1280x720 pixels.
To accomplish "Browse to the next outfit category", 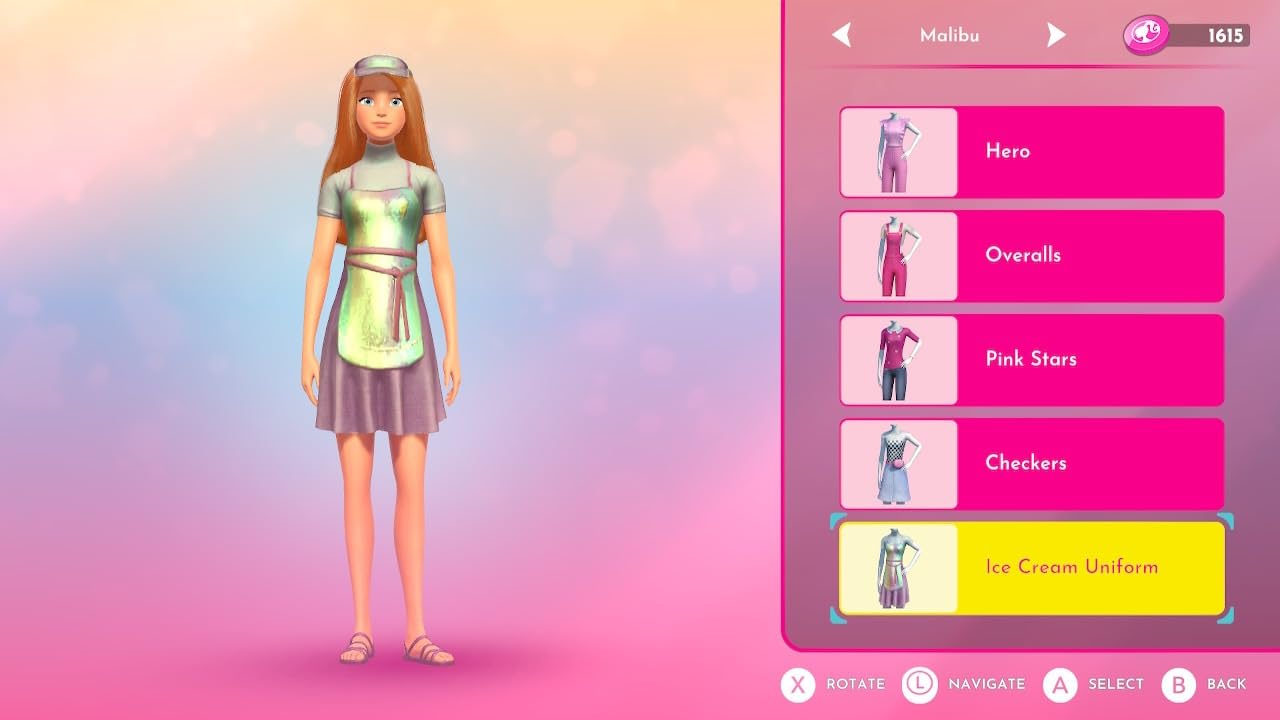I will 1057,35.
